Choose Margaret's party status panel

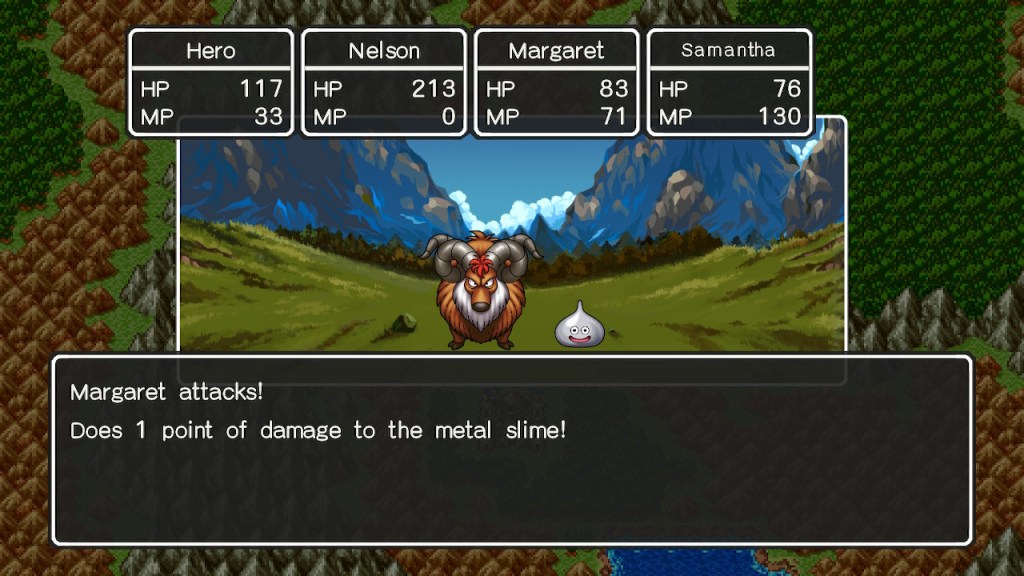coord(557,82)
